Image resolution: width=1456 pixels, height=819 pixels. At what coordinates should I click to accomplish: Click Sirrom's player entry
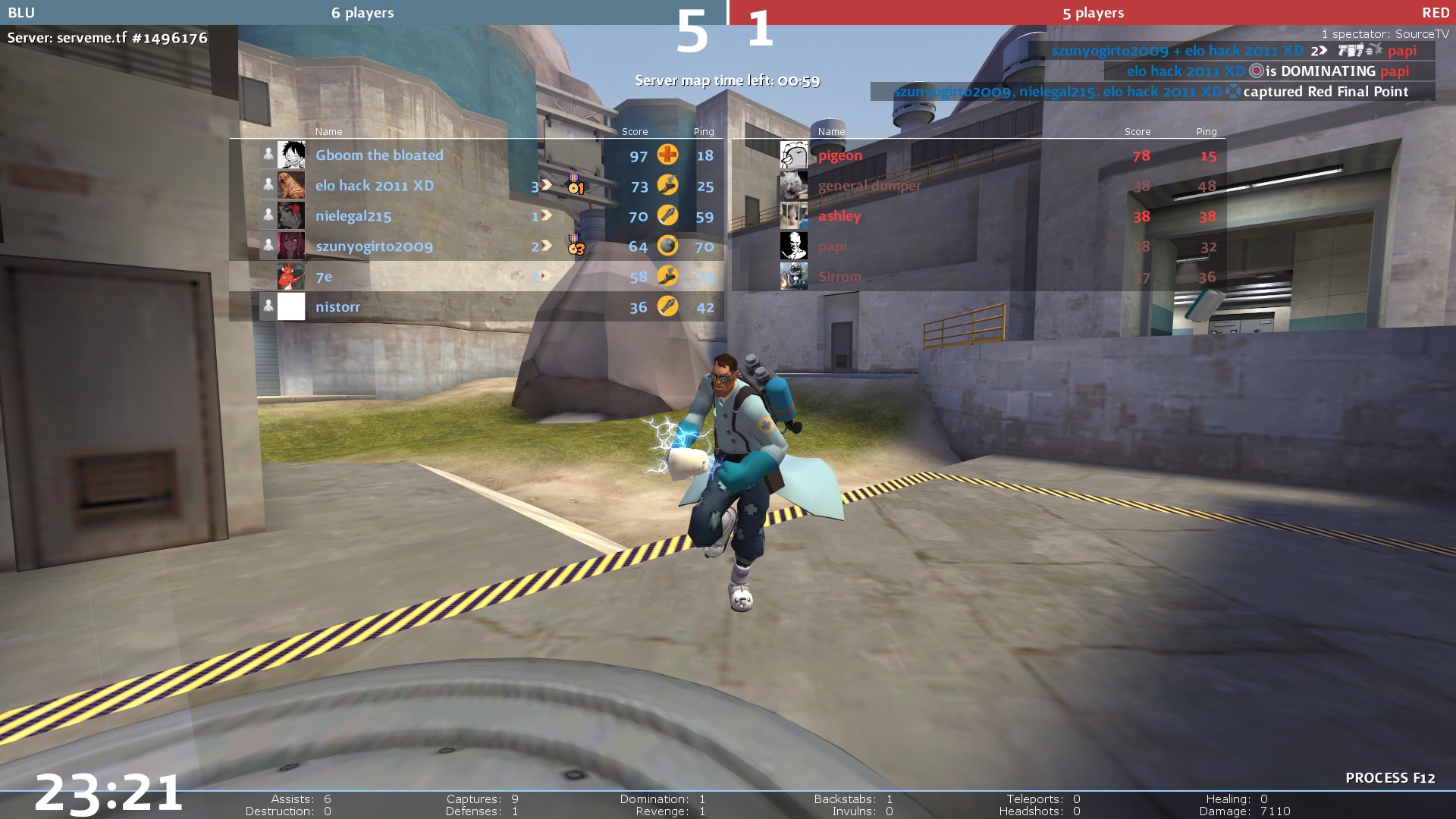tap(839, 277)
